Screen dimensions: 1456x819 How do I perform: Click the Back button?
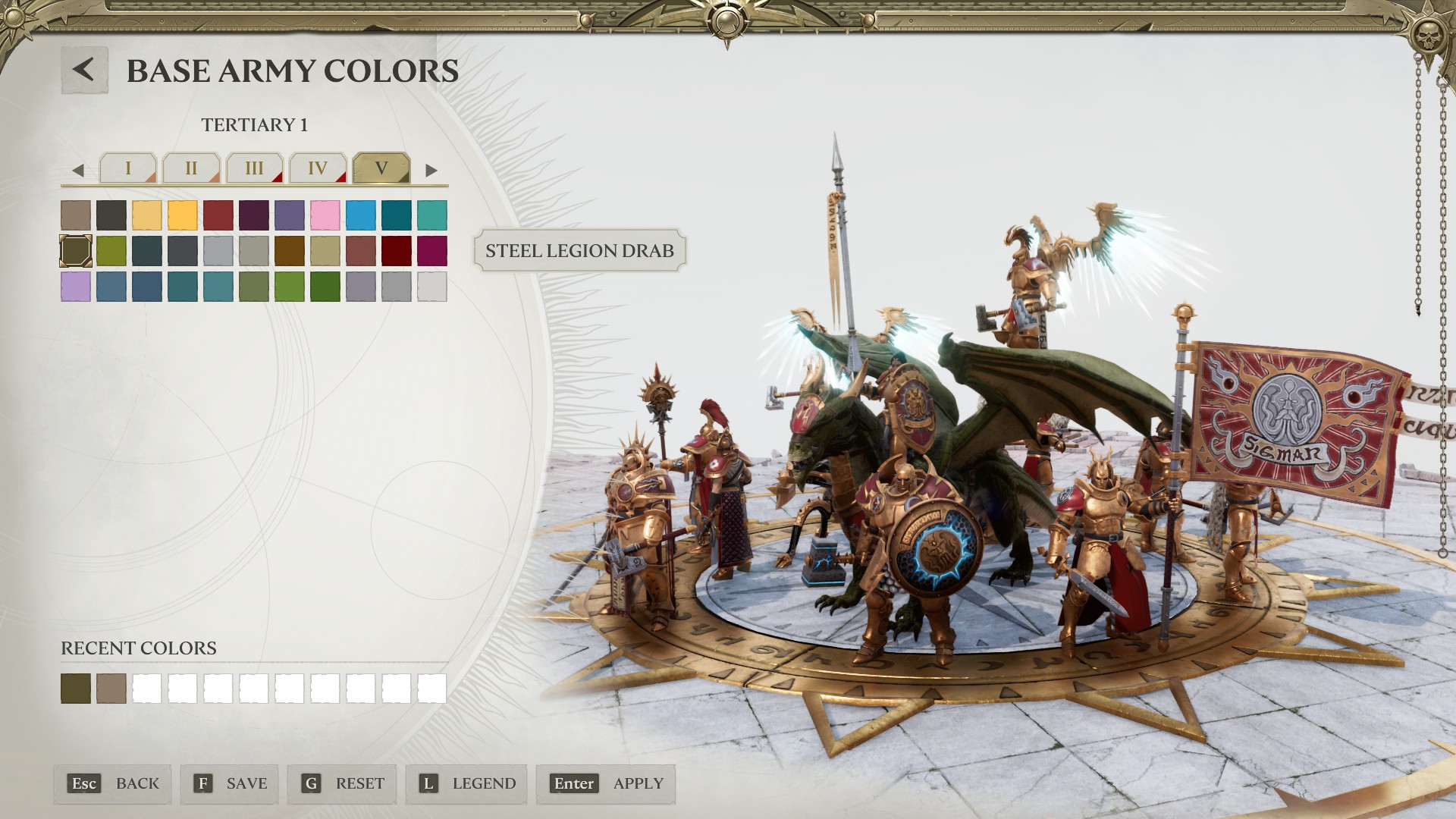113,783
